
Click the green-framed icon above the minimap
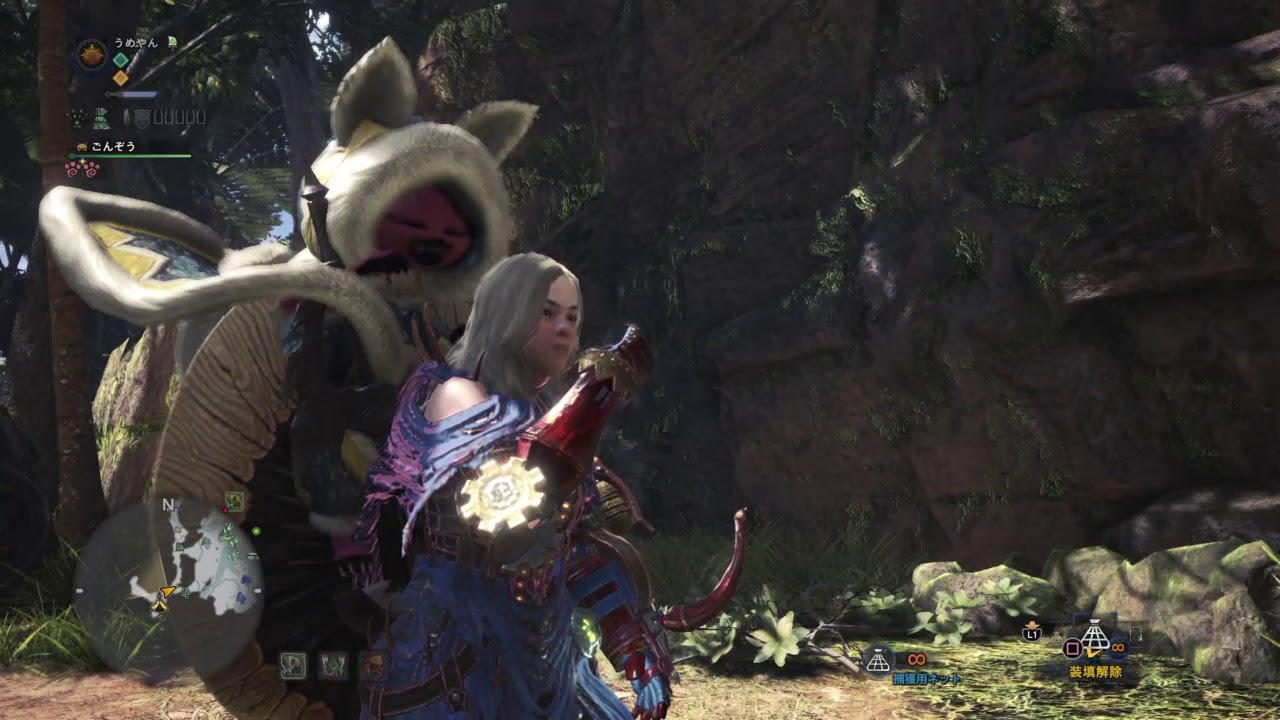235,501
